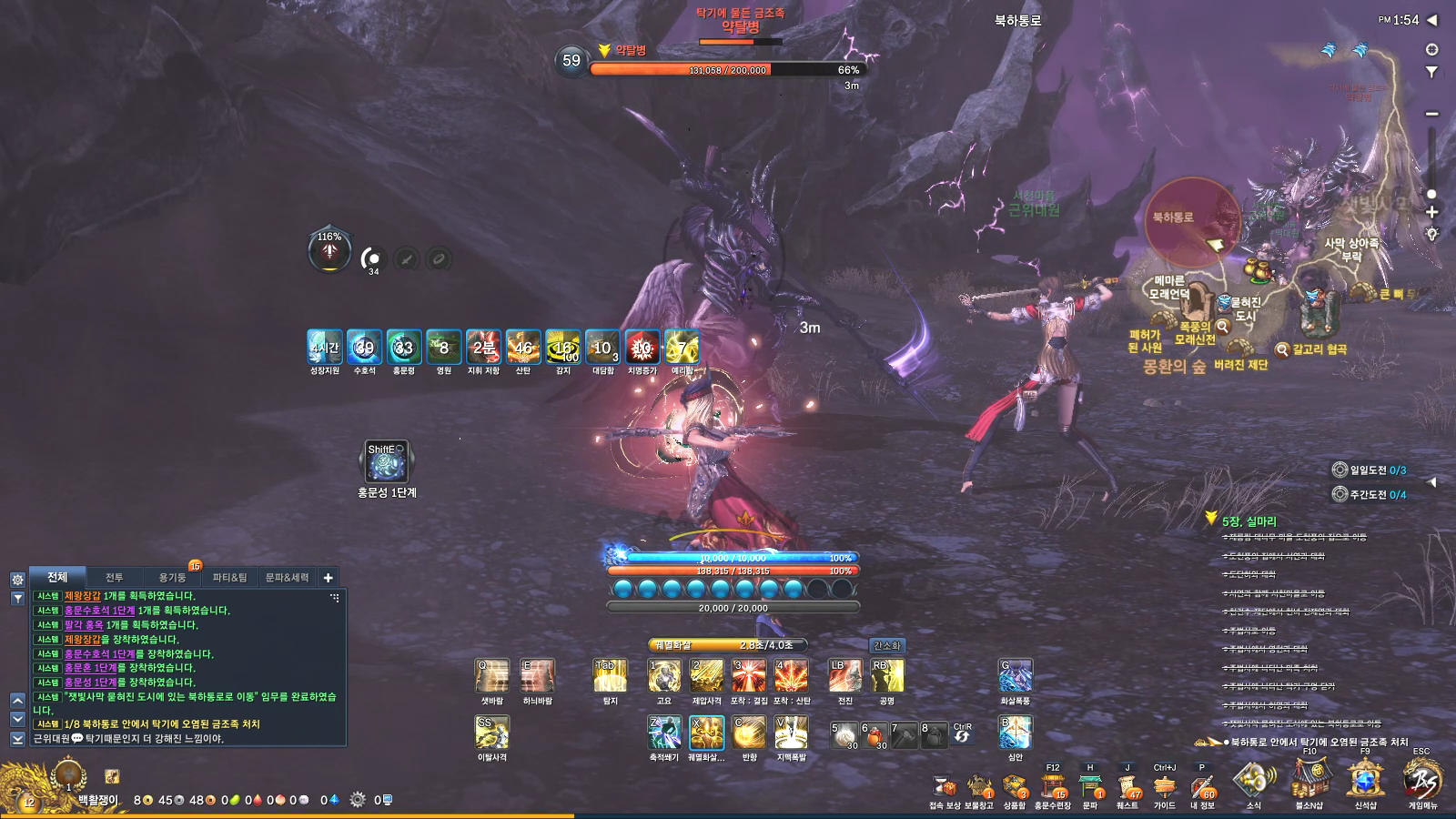Toggle the 간소화 simplify button

(x=886, y=645)
